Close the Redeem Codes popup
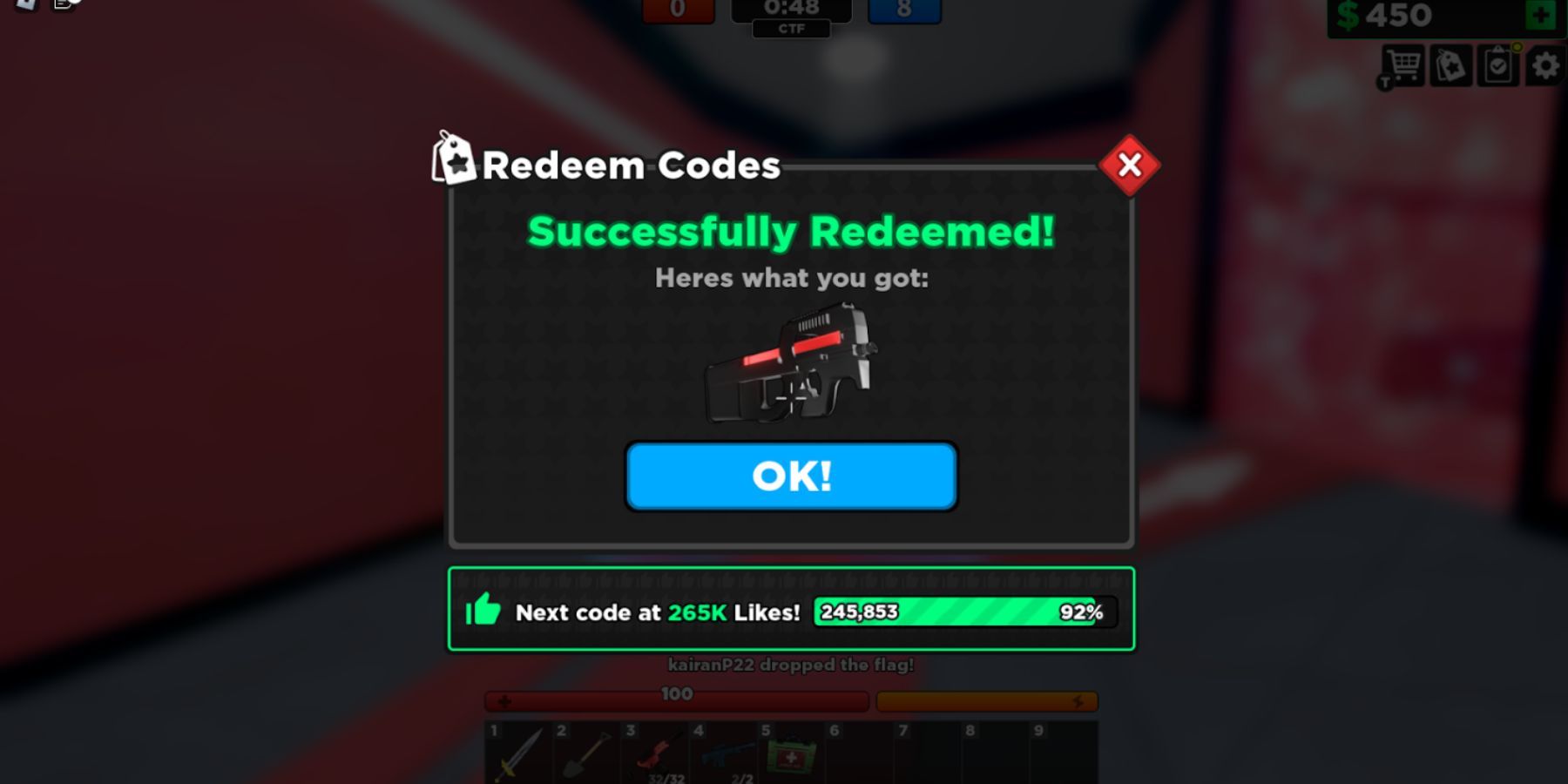The width and height of the screenshot is (1568, 784). coord(1129,164)
